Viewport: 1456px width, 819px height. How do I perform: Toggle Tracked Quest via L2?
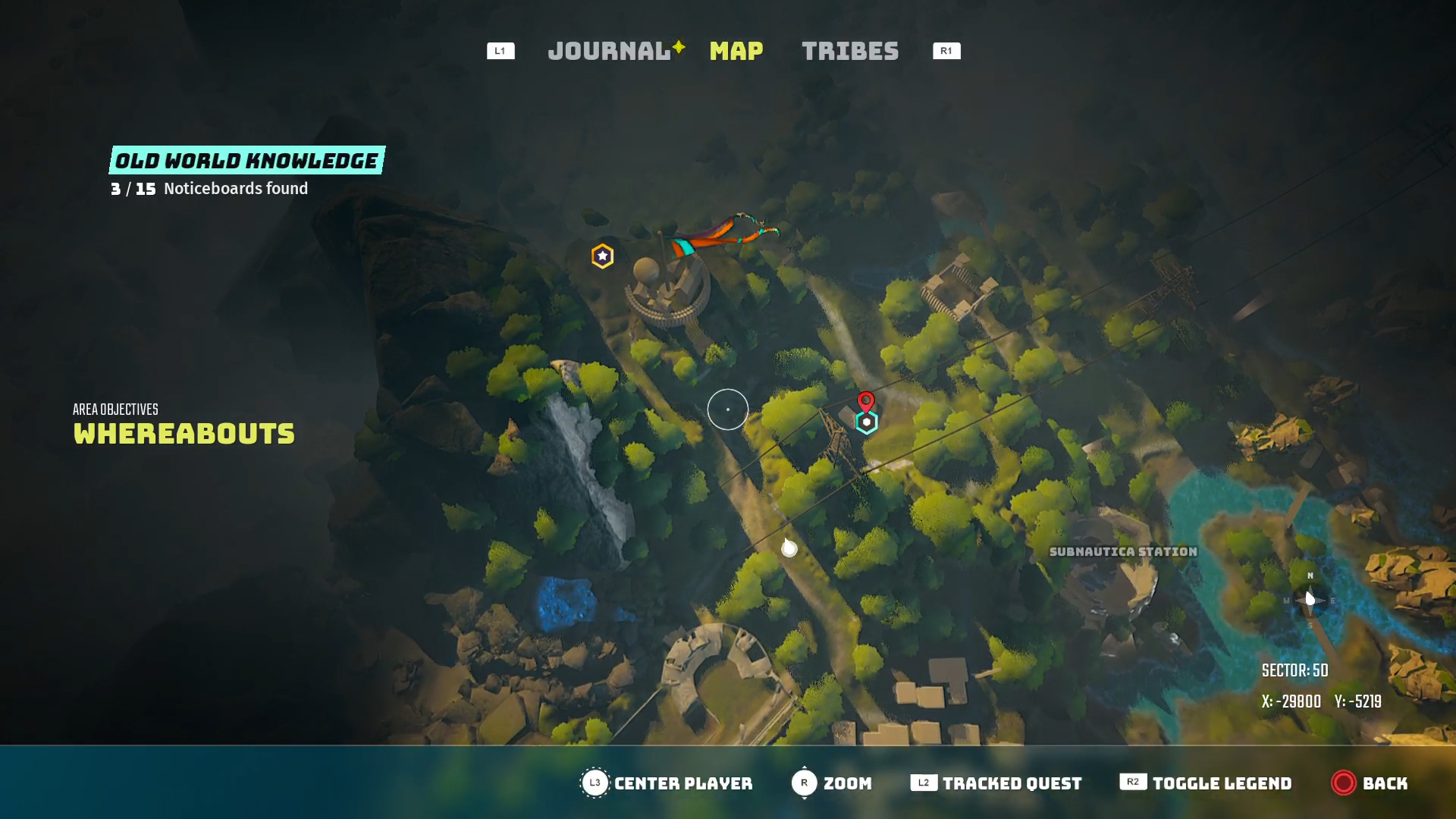pyautogui.click(x=924, y=783)
